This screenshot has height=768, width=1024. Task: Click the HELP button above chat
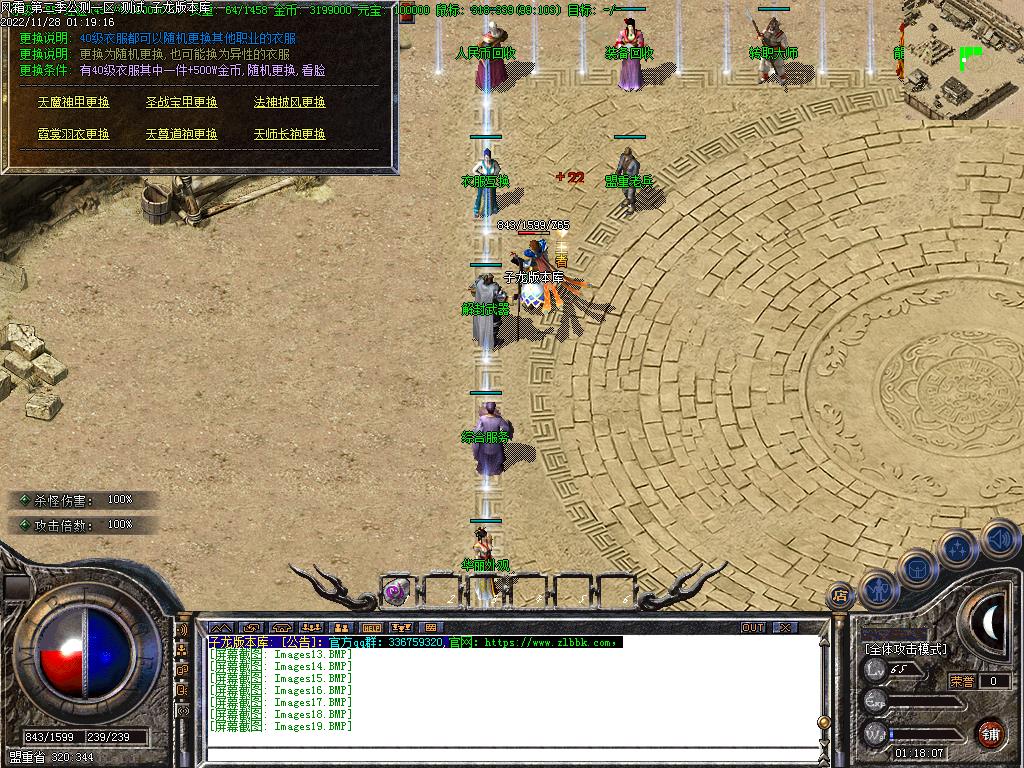[x=371, y=628]
